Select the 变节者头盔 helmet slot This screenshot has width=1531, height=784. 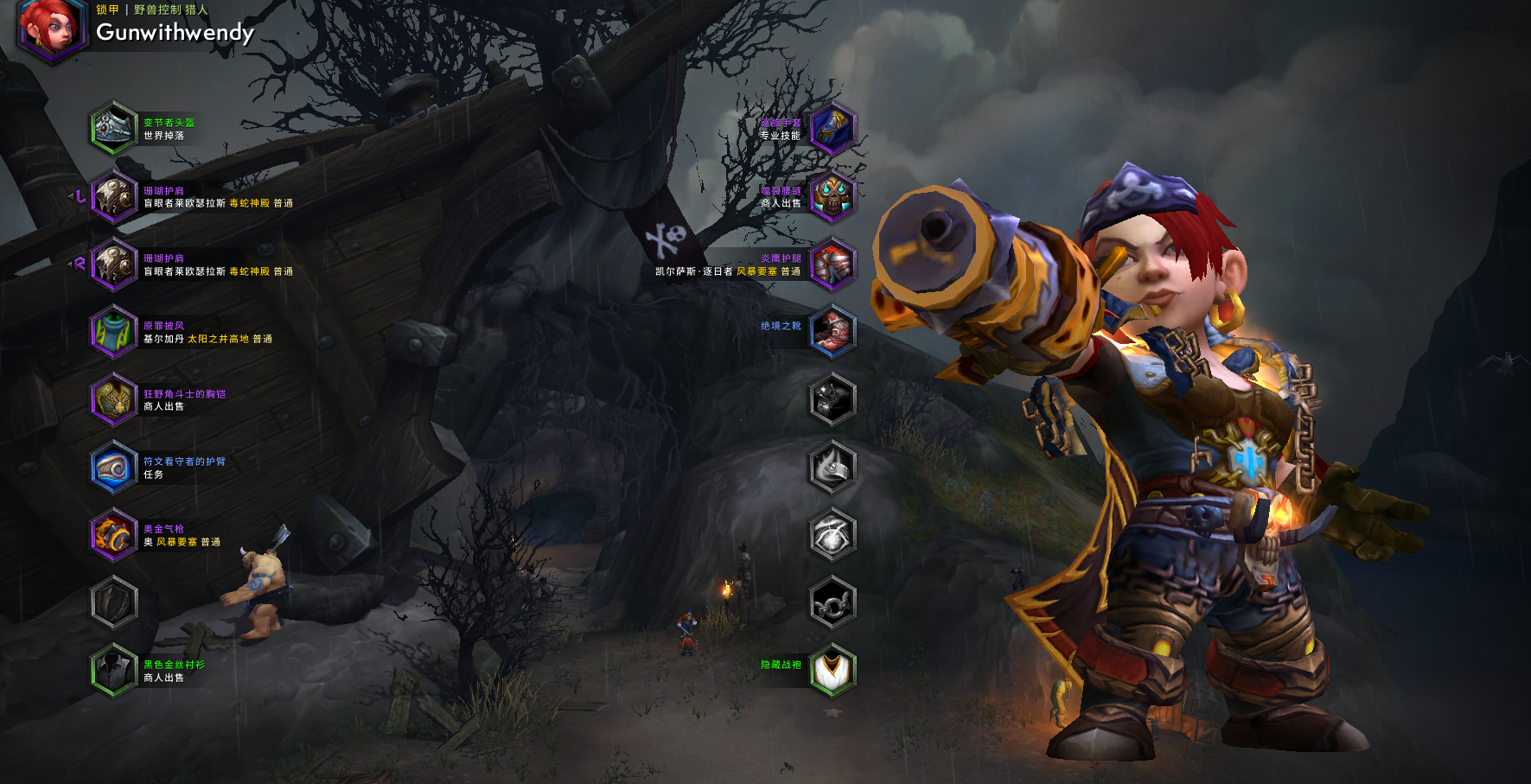click(114, 128)
